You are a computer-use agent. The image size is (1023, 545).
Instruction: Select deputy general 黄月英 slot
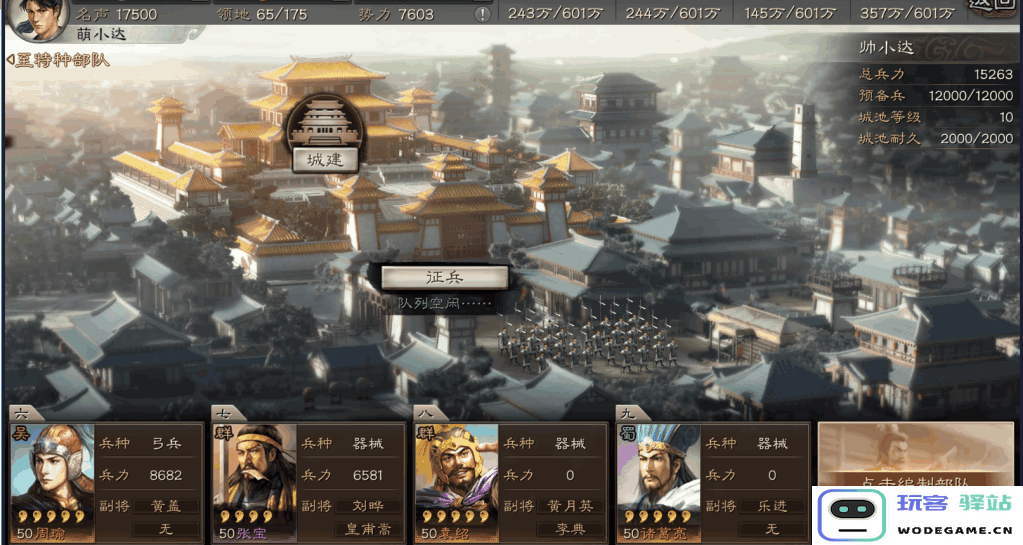[x=571, y=506]
